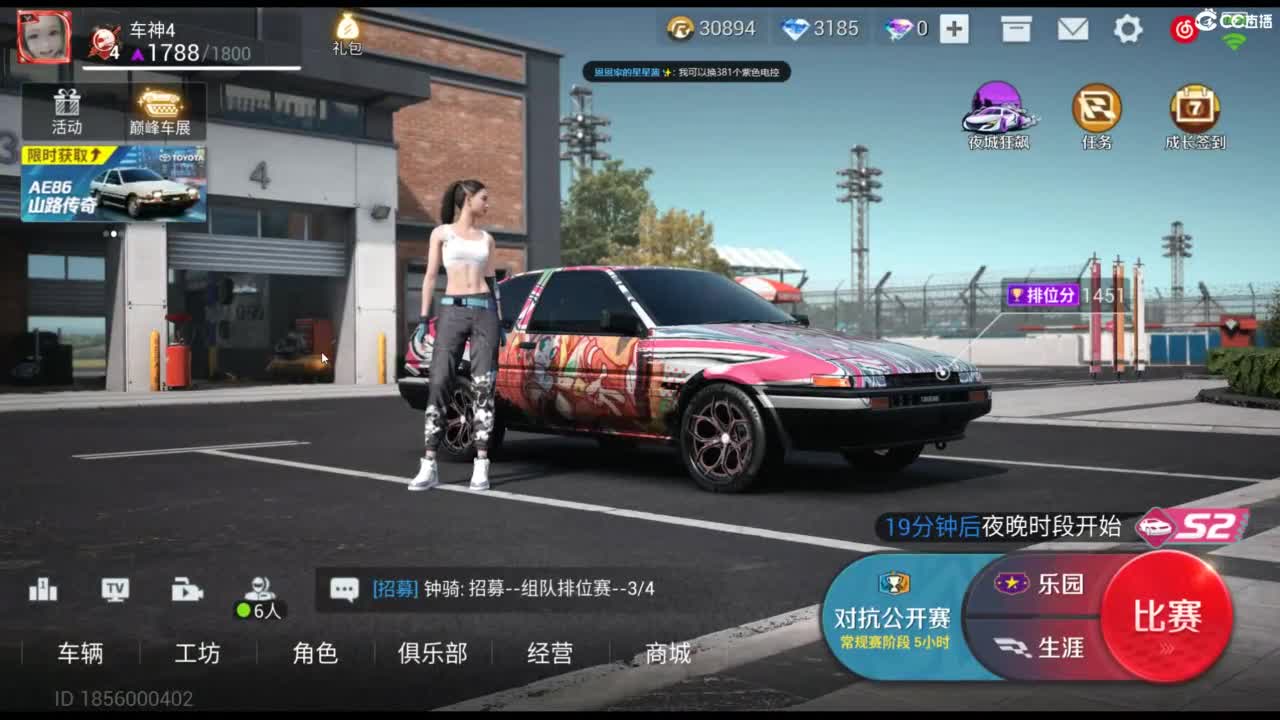Screen dimensions: 1280x720
Task: Open the mail envelope icon
Action: pyautogui.click(x=1074, y=30)
